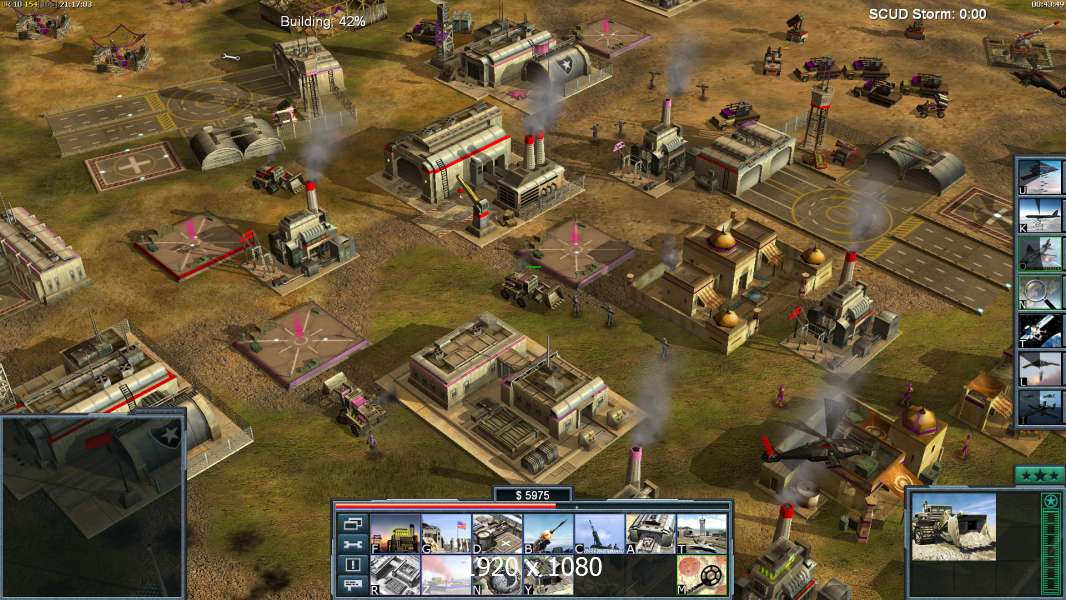Click the wrench repair button
The image size is (1066, 600).
[x=352, y=544]
